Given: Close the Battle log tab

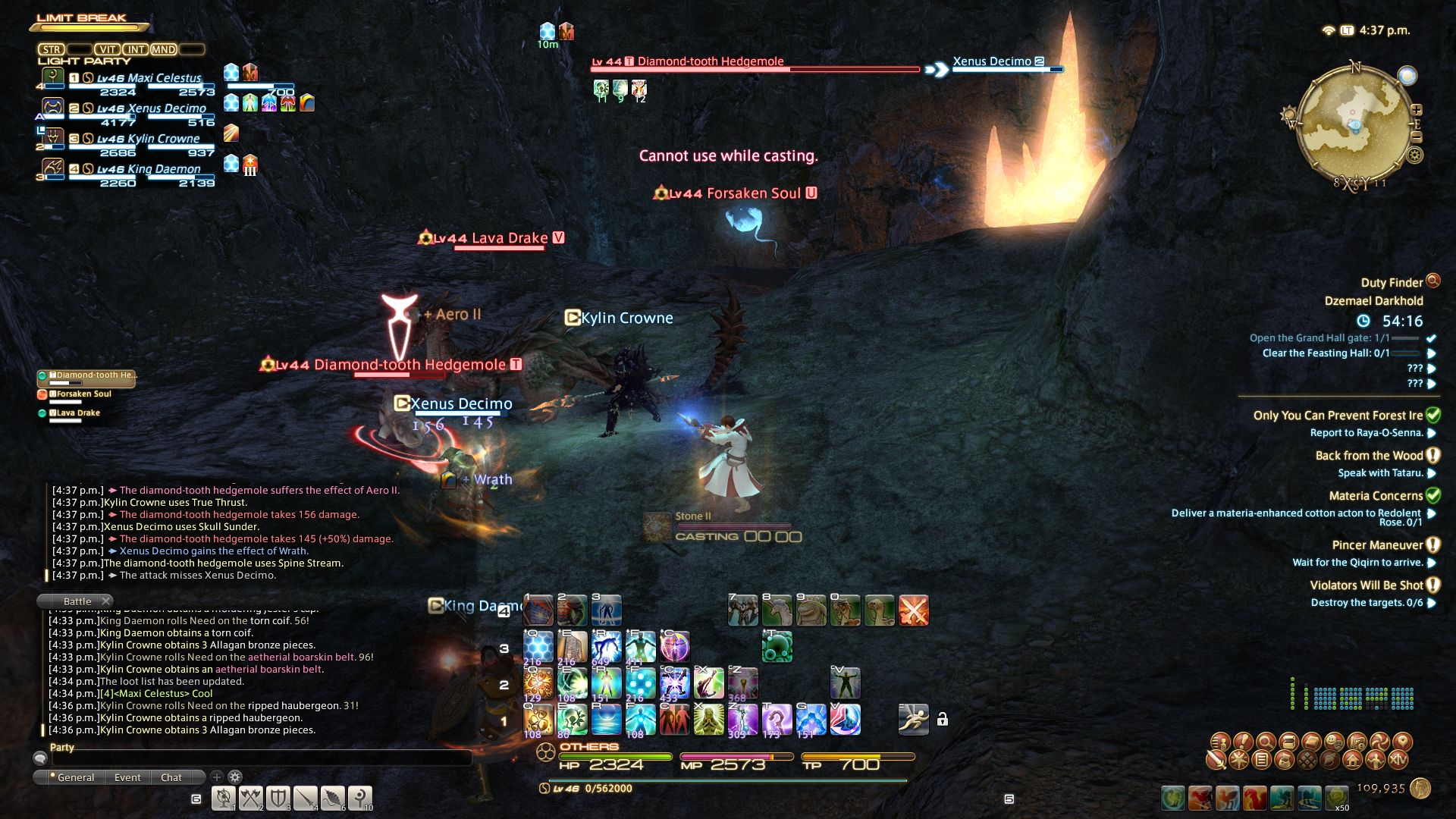Looking at the screenshot, I should 106,601.
